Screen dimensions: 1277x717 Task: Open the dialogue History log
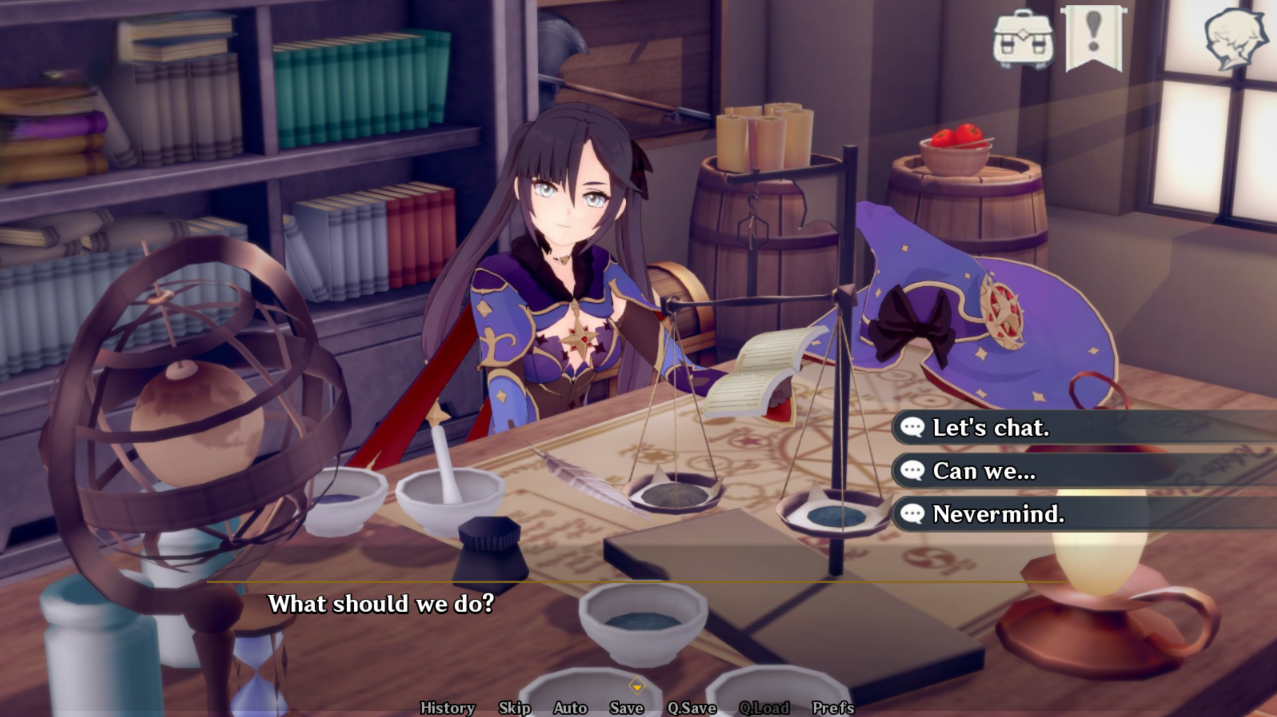[x=447, y=708]
